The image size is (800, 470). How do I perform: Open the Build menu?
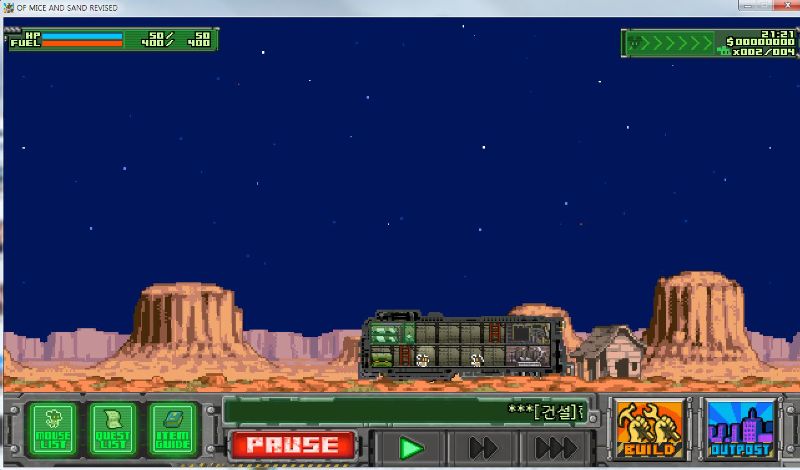(x=650, y=429)
